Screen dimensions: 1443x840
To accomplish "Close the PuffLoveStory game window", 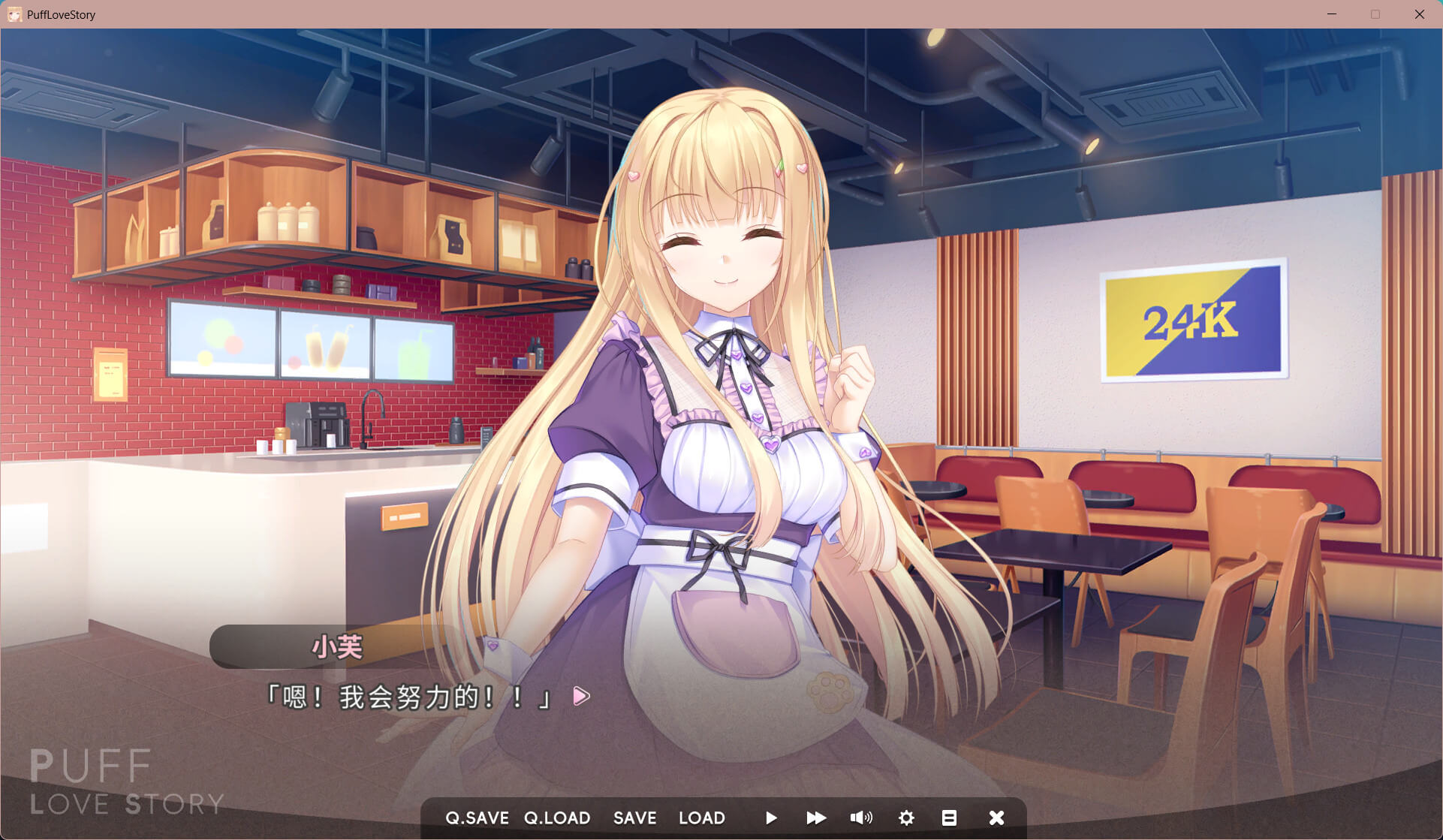I will (x=1419, y=14).
